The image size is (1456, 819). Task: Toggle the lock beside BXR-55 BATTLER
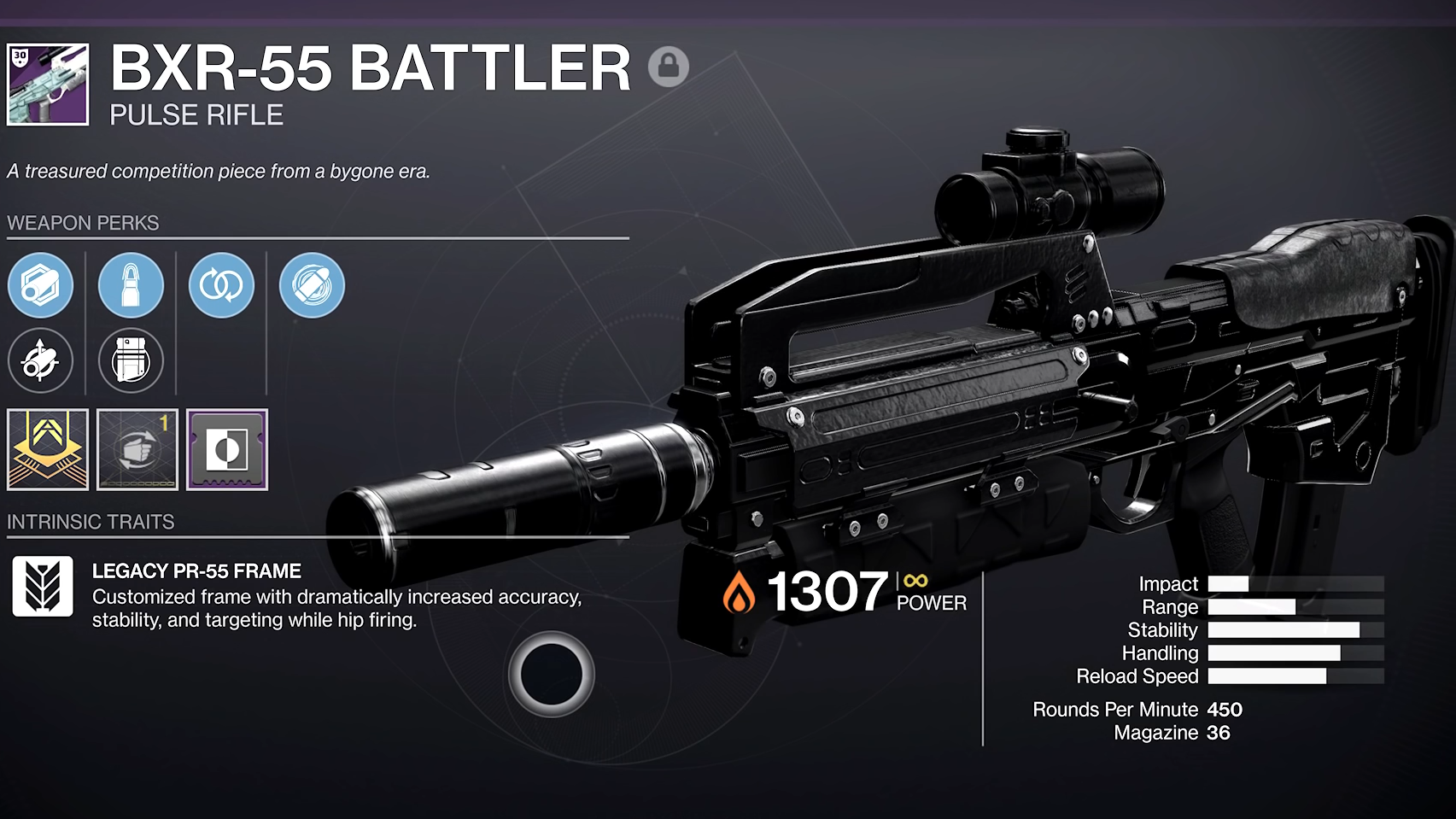coord(670,65)
